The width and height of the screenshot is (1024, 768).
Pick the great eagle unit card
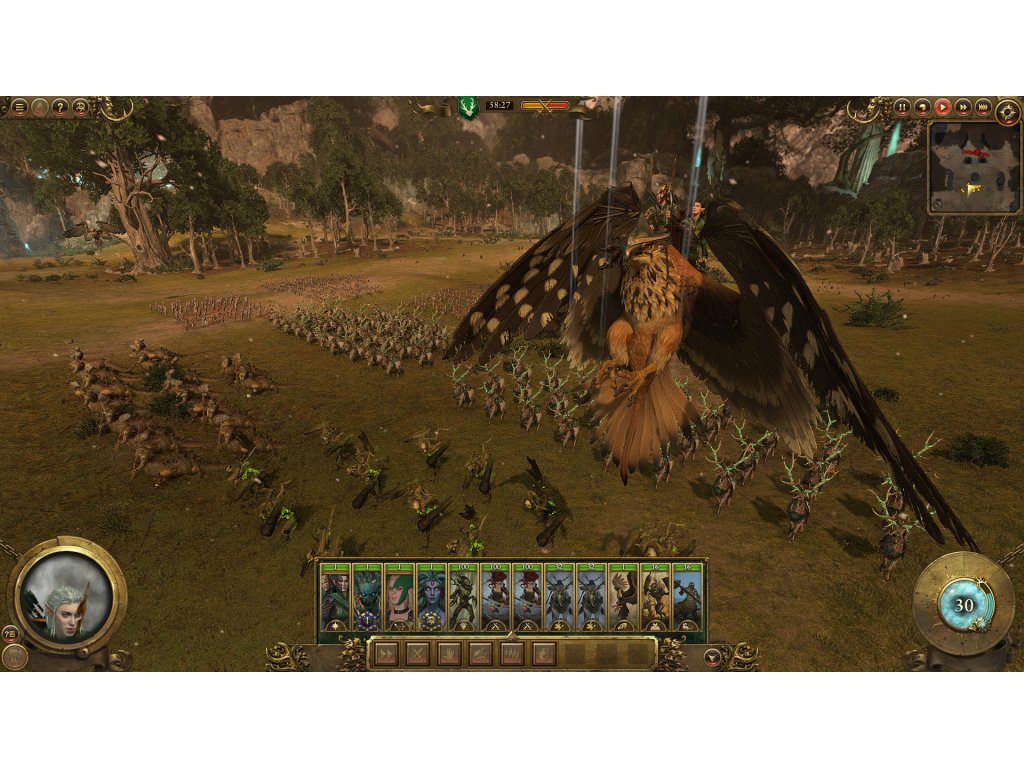point(623,600)
